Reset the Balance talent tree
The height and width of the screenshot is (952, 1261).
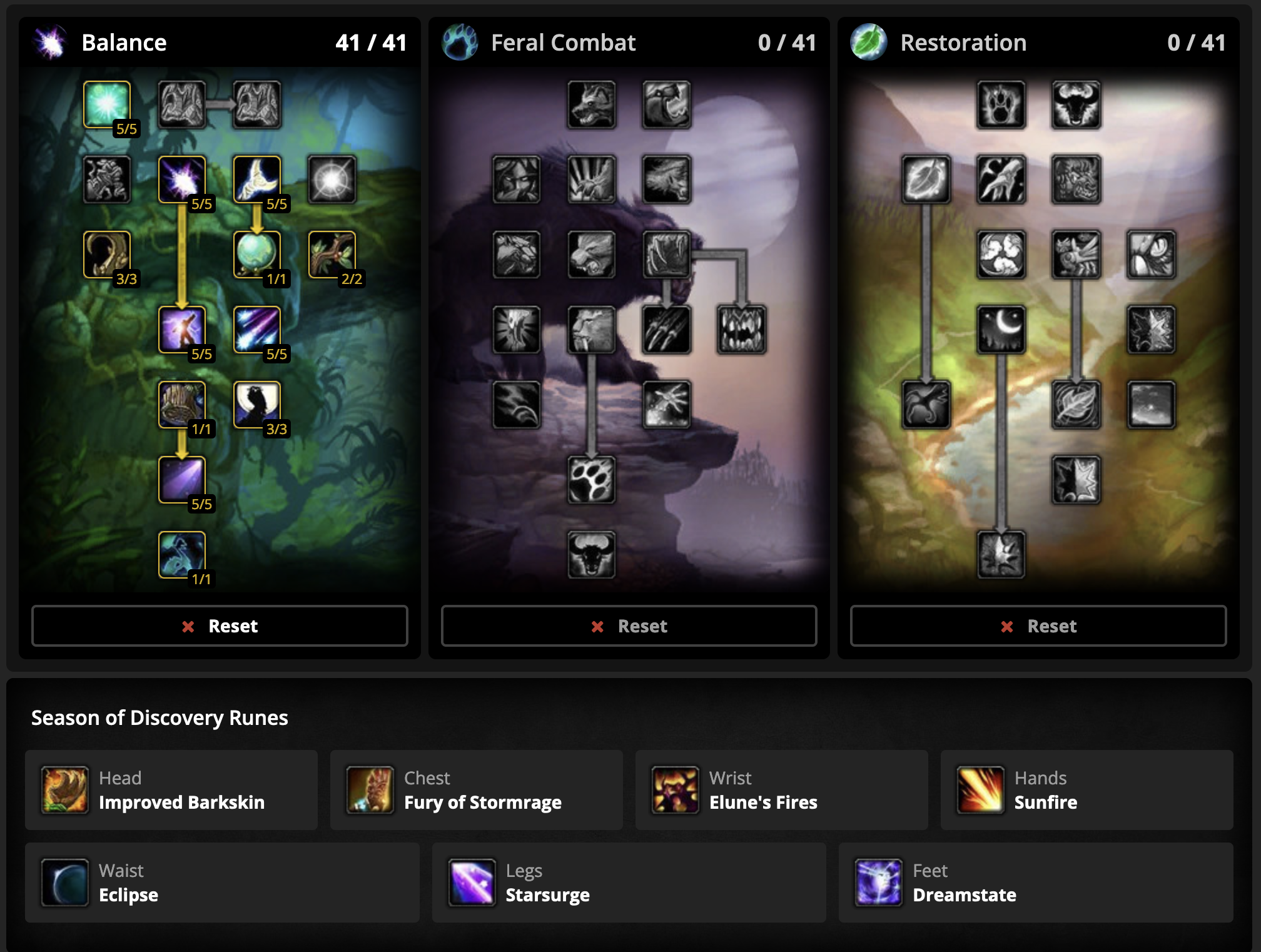(220, 625)
